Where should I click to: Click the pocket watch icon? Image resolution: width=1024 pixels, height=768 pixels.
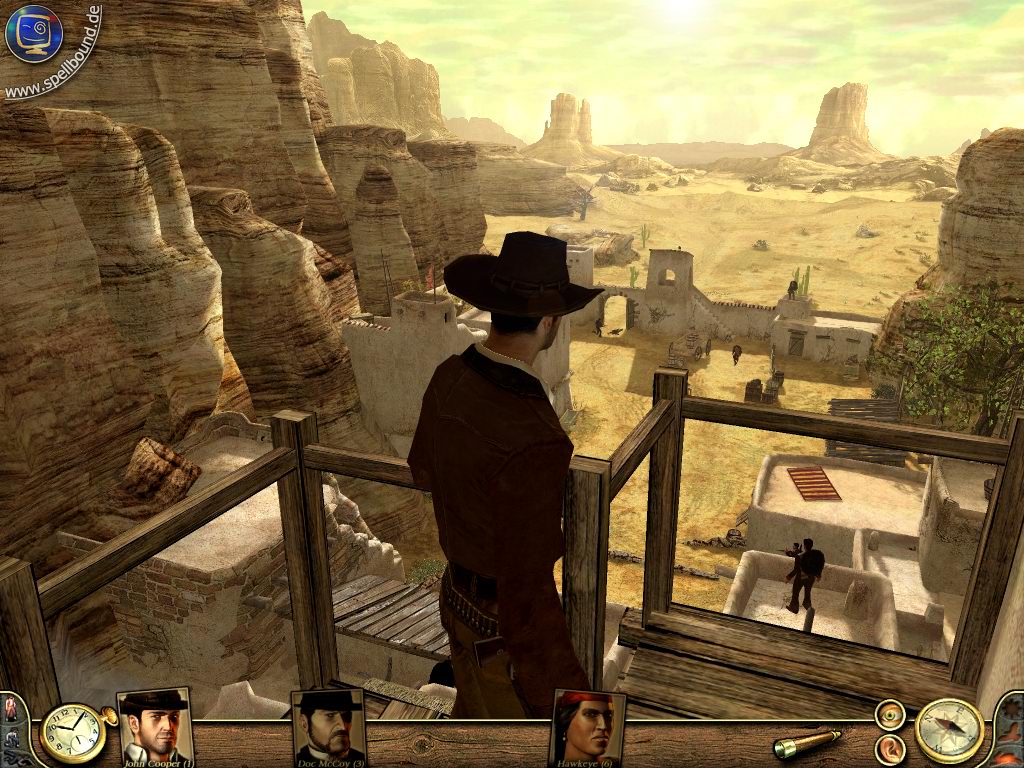[x=70, y=733]
